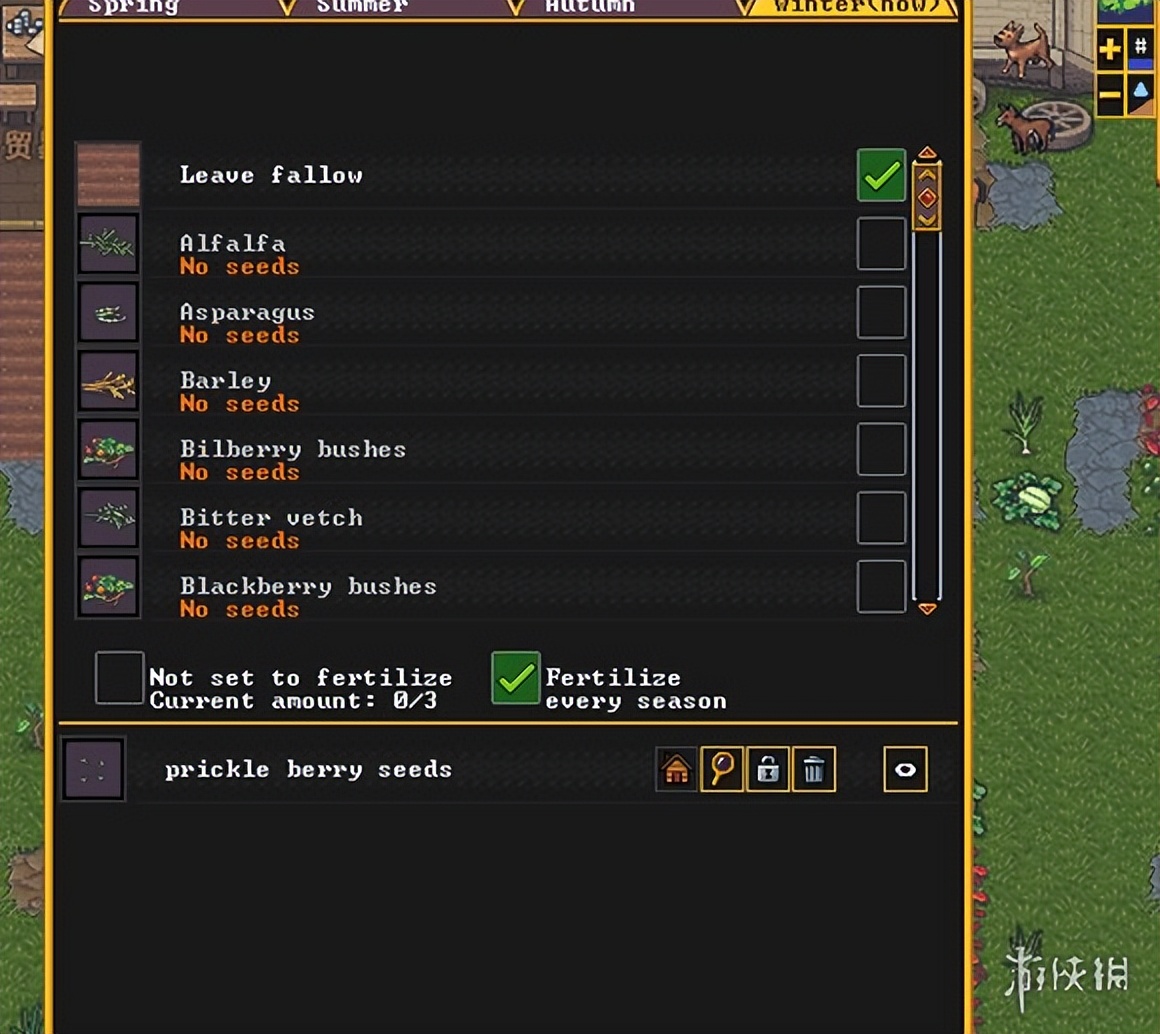Dump prickle berry seeds with trash icon
This screenshot has width=1160, height=1034.
[x=814, y=769]
